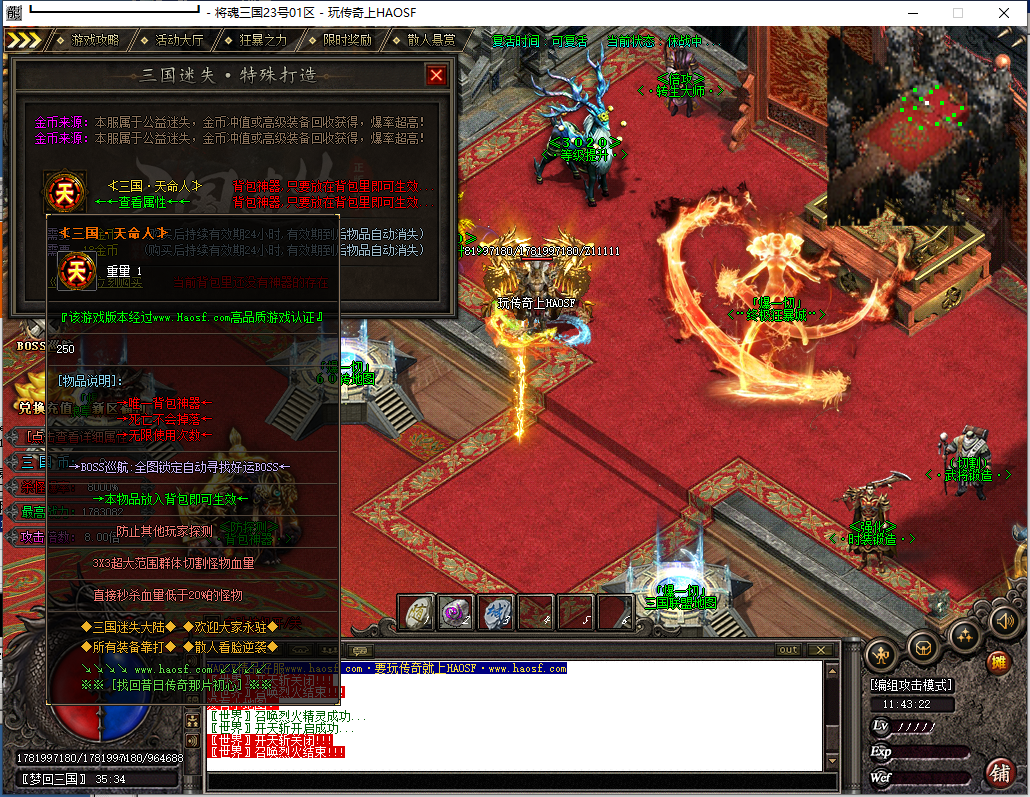The height and width of the screenshot is (797, 1030).
Task: Click the 编组攻击模式 attack mode label
Action: 910,685
